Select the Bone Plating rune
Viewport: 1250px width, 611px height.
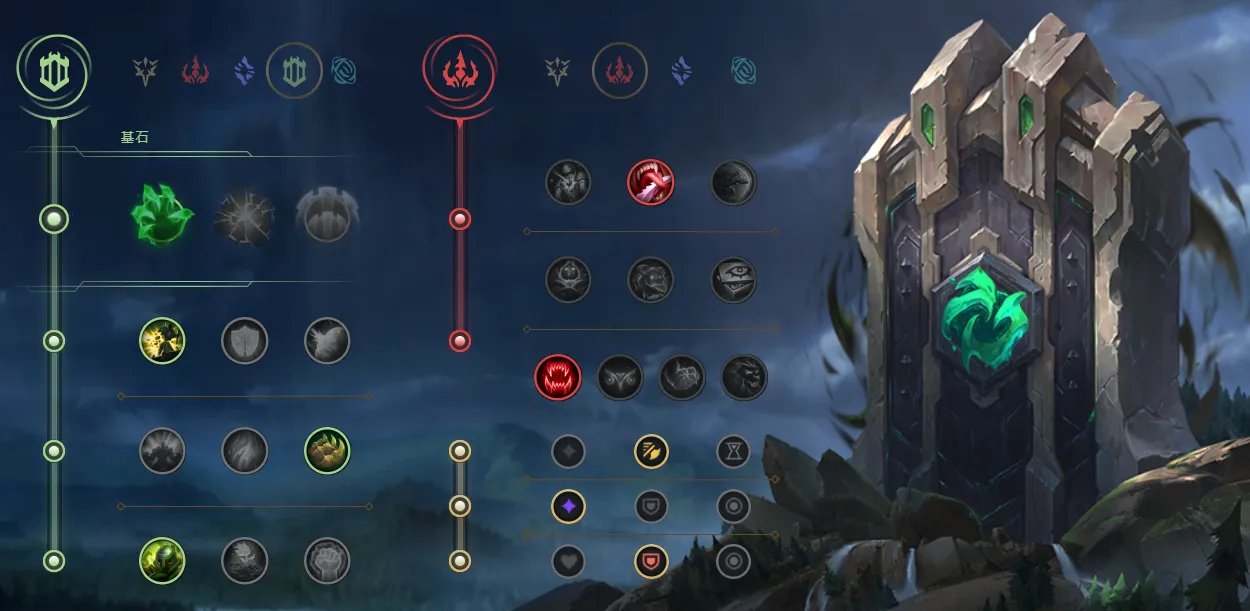(326, 450)
